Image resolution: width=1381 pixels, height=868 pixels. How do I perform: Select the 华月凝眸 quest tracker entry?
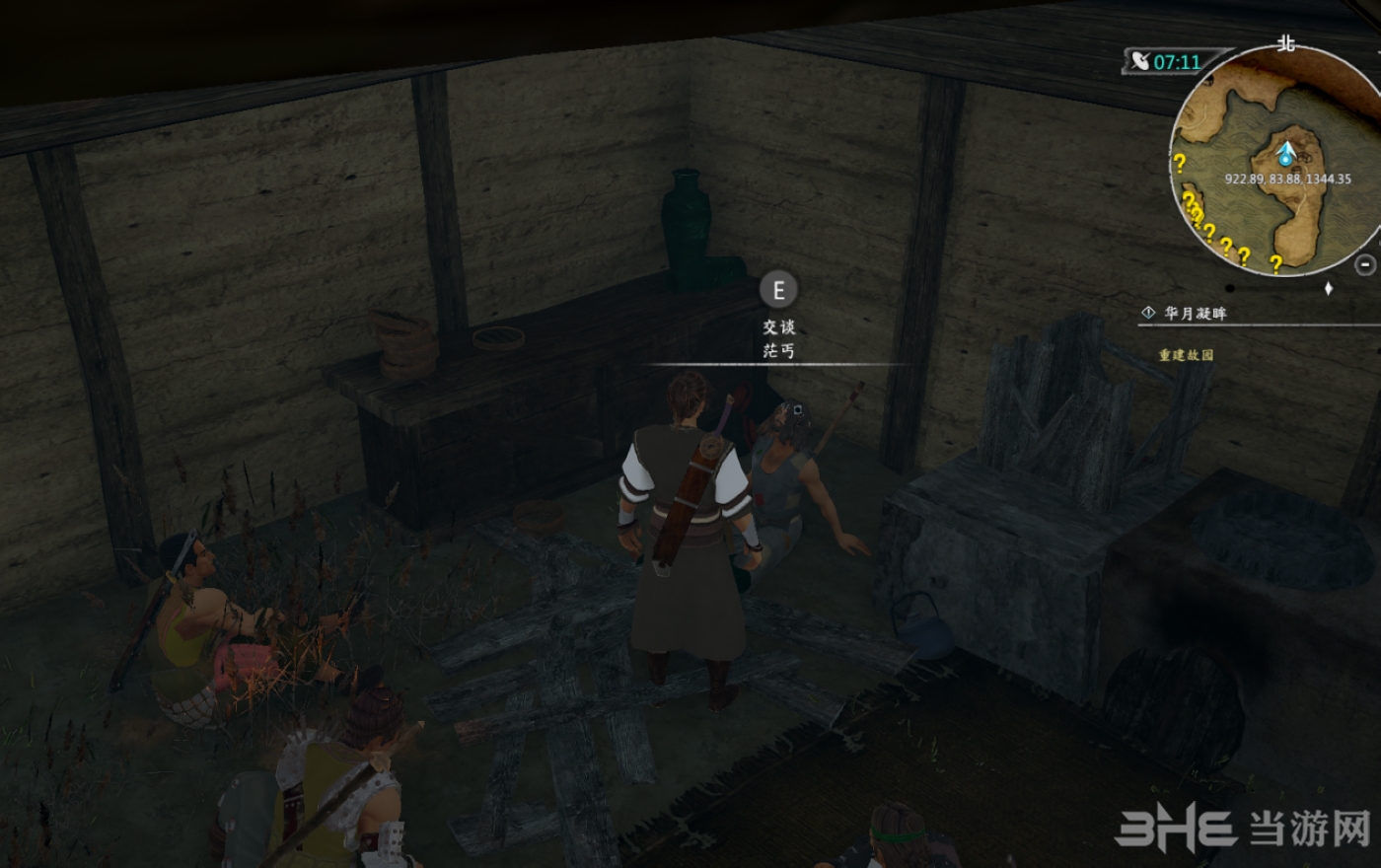[x=1195, y=314]
